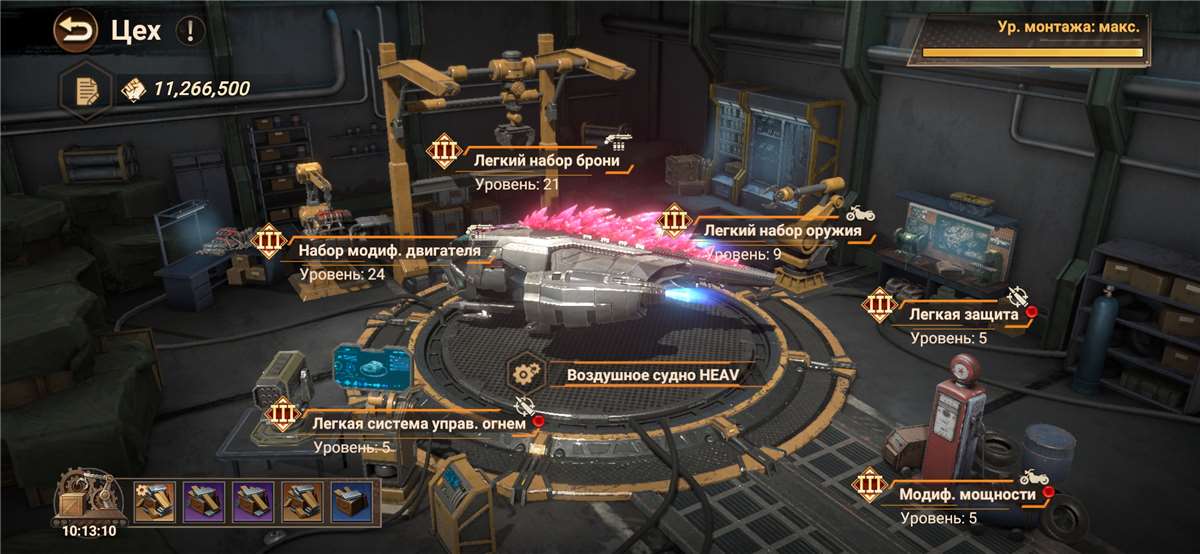
Task: Select the Набор модиф. двигателя module
Action: pyautogui.click(x=389, y=250)
